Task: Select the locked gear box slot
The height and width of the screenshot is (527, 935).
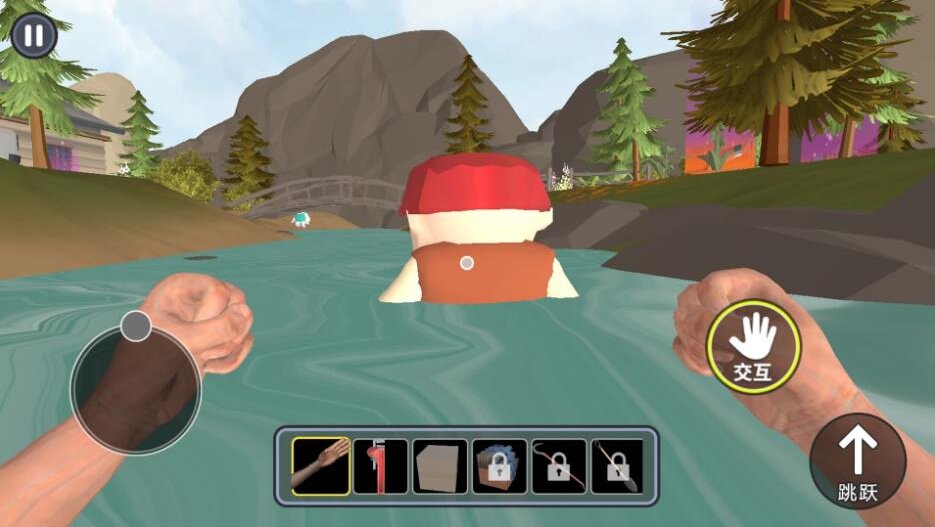Action: 499,466
